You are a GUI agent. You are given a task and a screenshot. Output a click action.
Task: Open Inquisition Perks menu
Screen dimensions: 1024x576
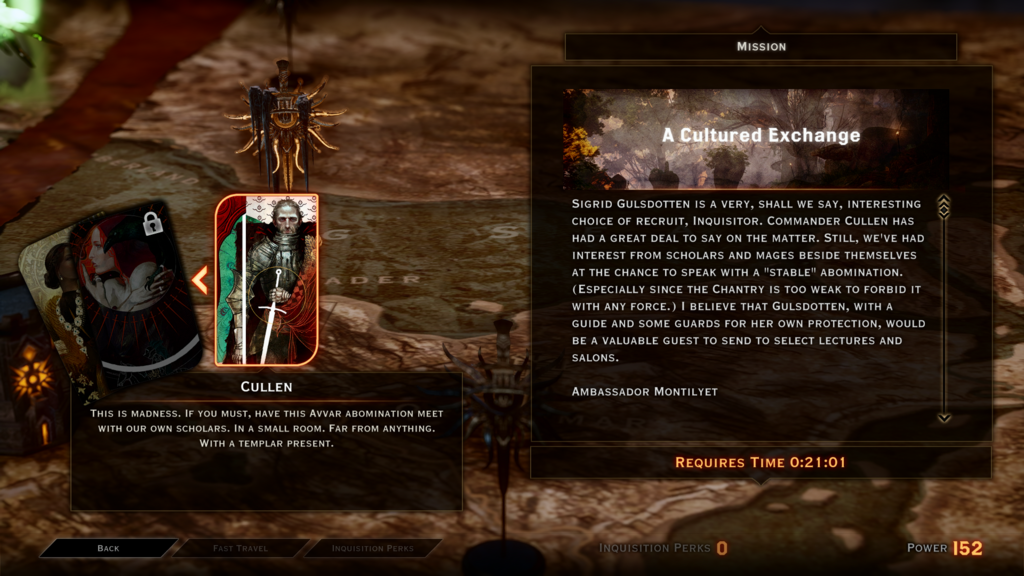click(371, 548)
